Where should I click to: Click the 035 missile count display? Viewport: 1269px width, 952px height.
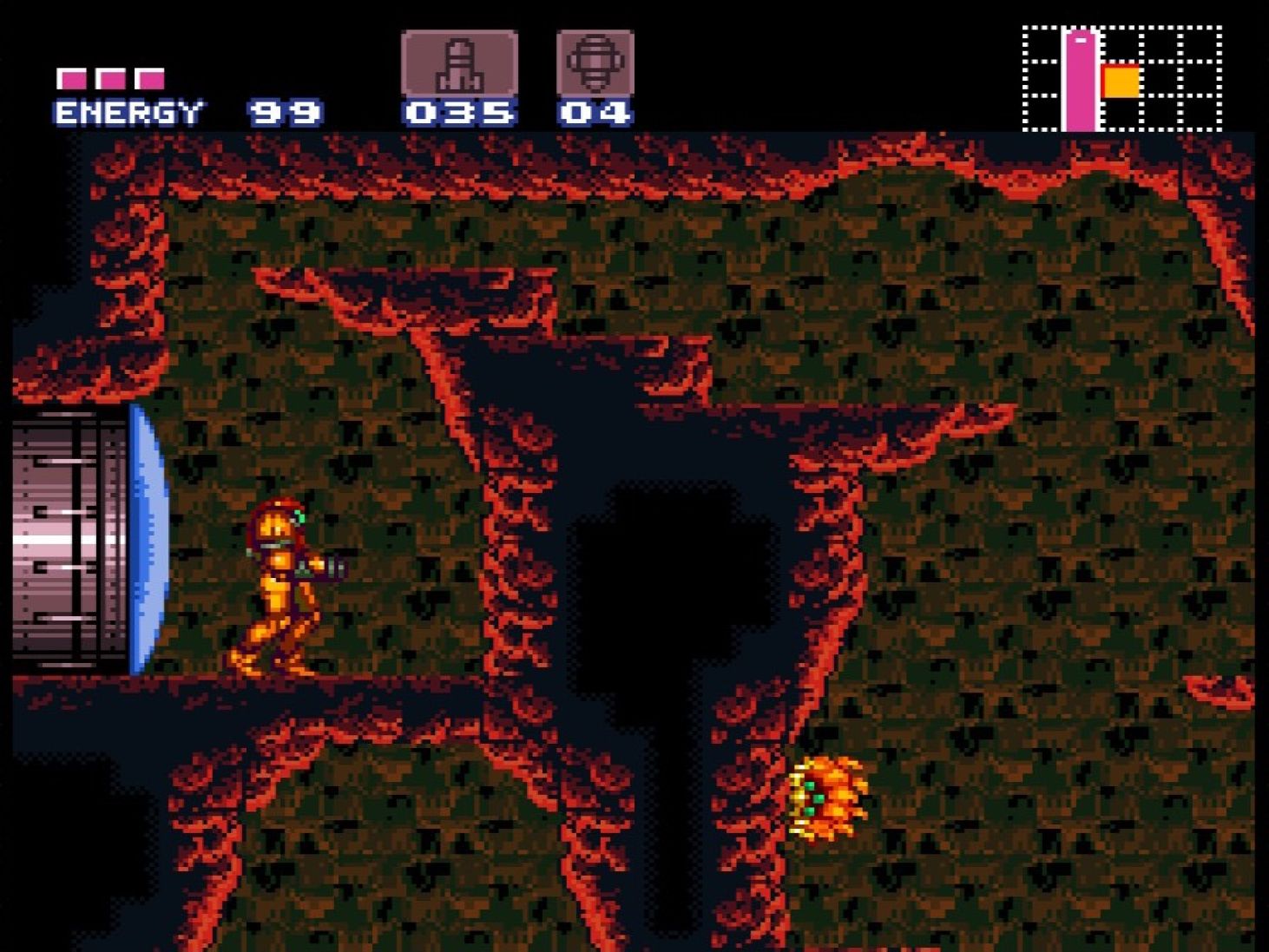[458, 111]
